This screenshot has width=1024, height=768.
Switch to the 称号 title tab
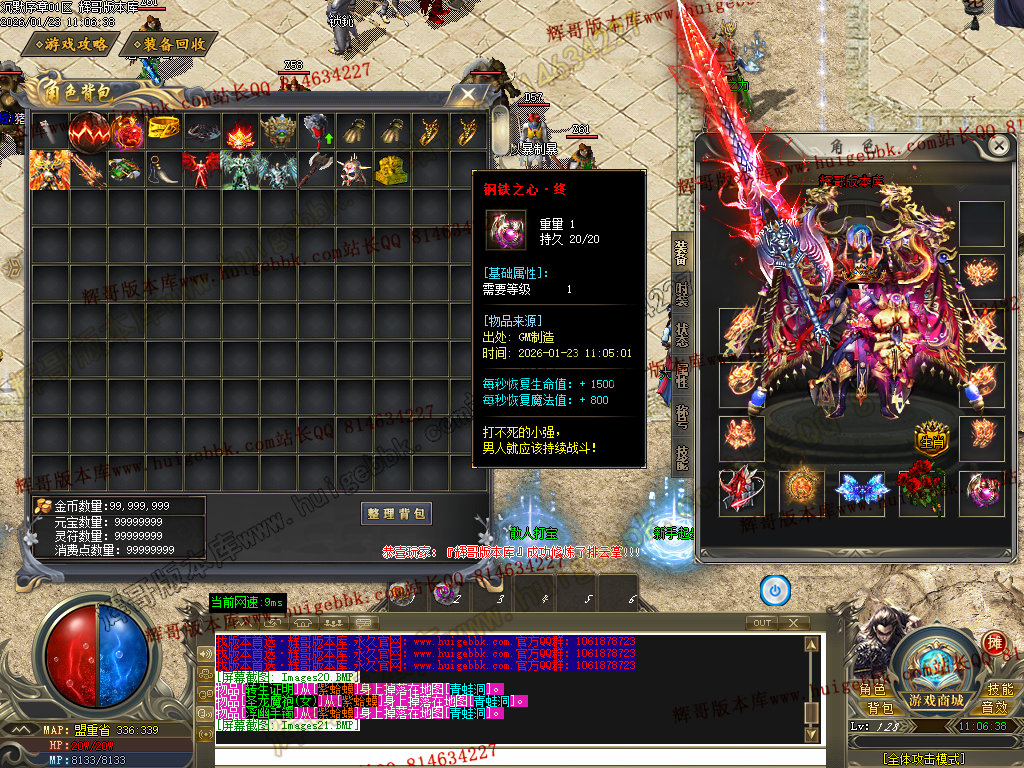[x=682, y=416]
